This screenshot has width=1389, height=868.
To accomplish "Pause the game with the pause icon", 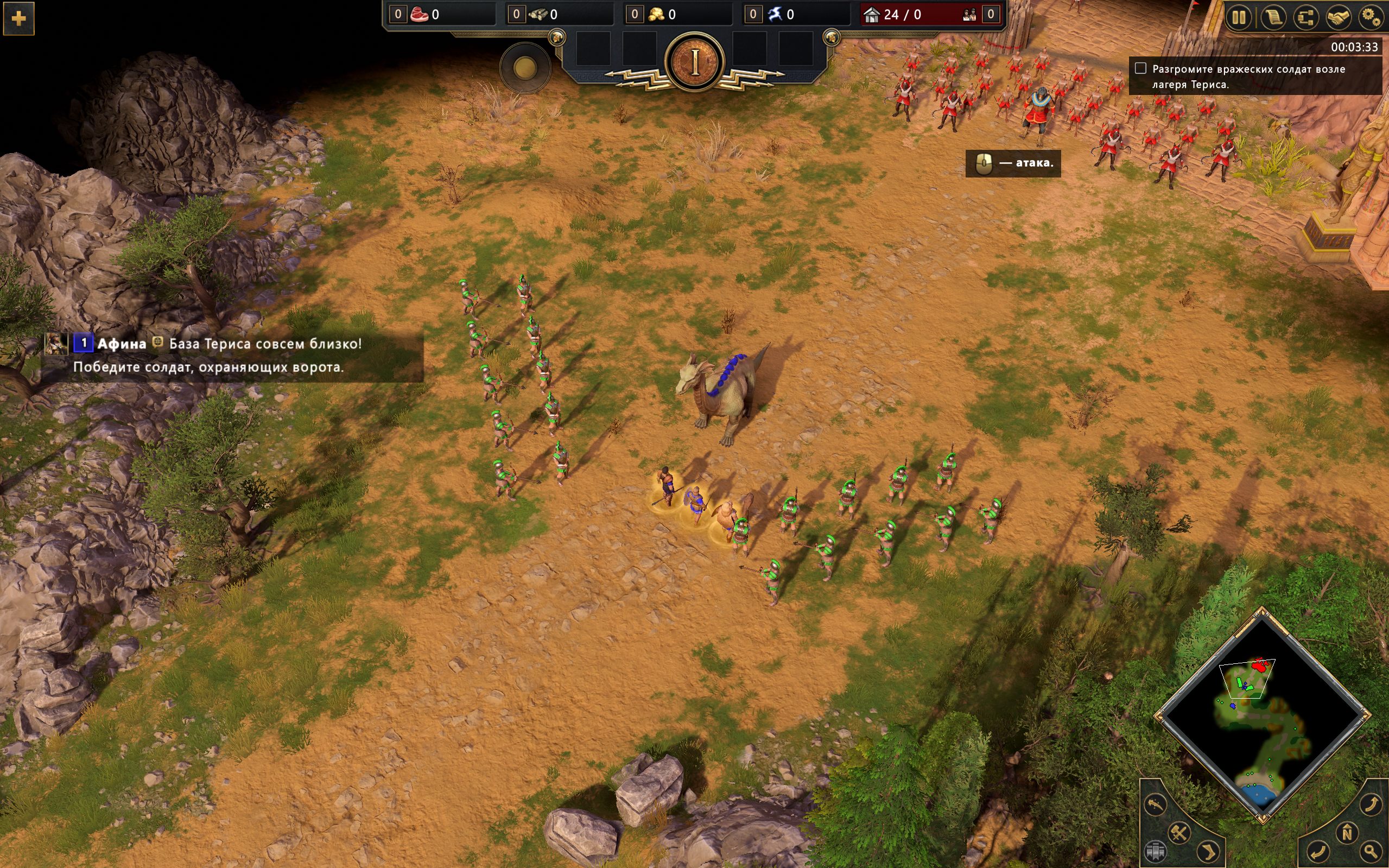I will (x=1239, y=17).
